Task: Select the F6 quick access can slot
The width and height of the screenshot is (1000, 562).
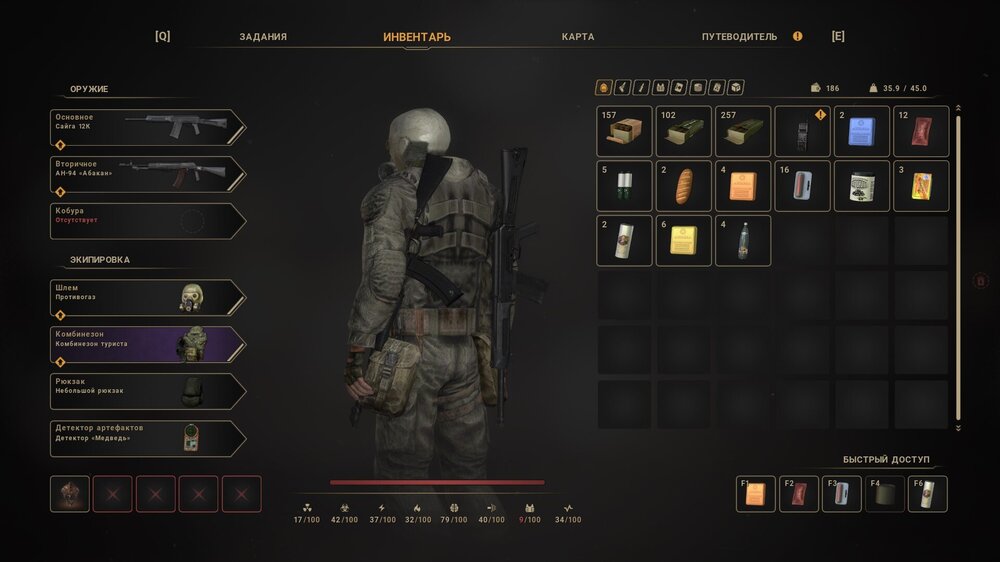Action: [x=927, y=494]
